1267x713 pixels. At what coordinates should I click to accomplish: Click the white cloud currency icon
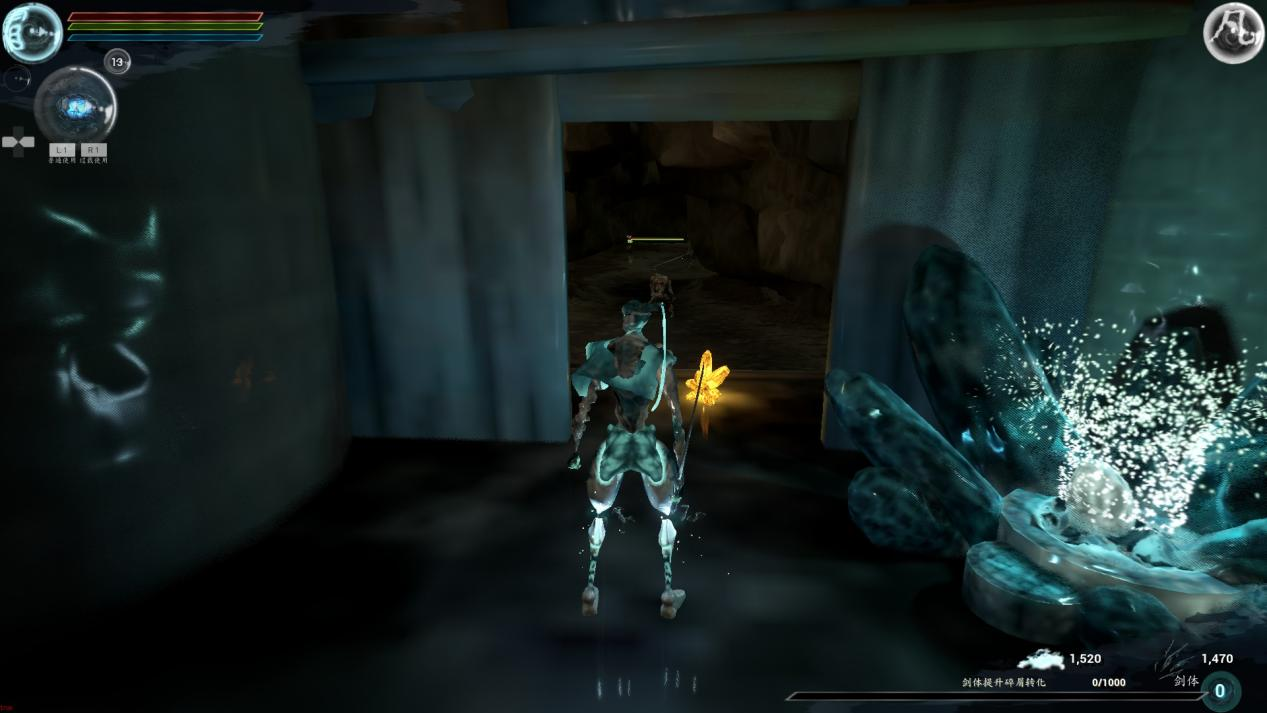coord(1041,659)
